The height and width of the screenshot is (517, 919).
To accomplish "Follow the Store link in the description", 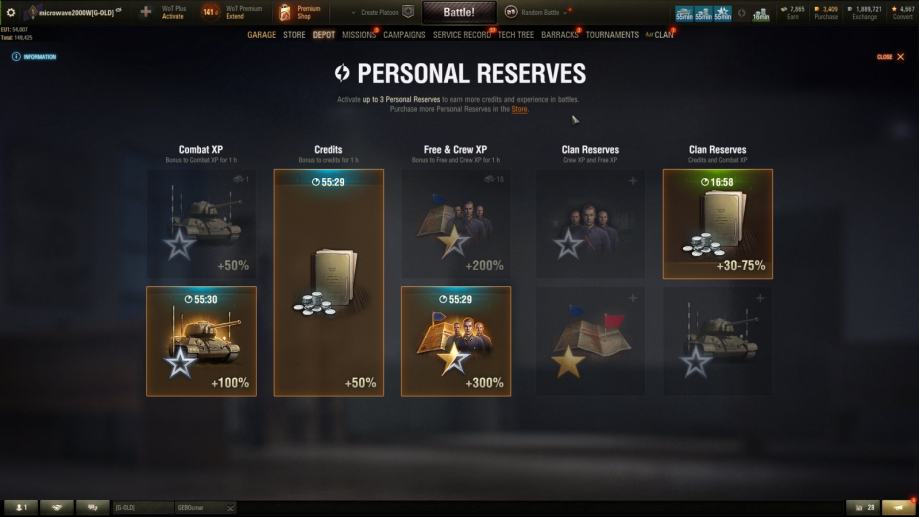I will pyautogui.click(x=519, y=109).
